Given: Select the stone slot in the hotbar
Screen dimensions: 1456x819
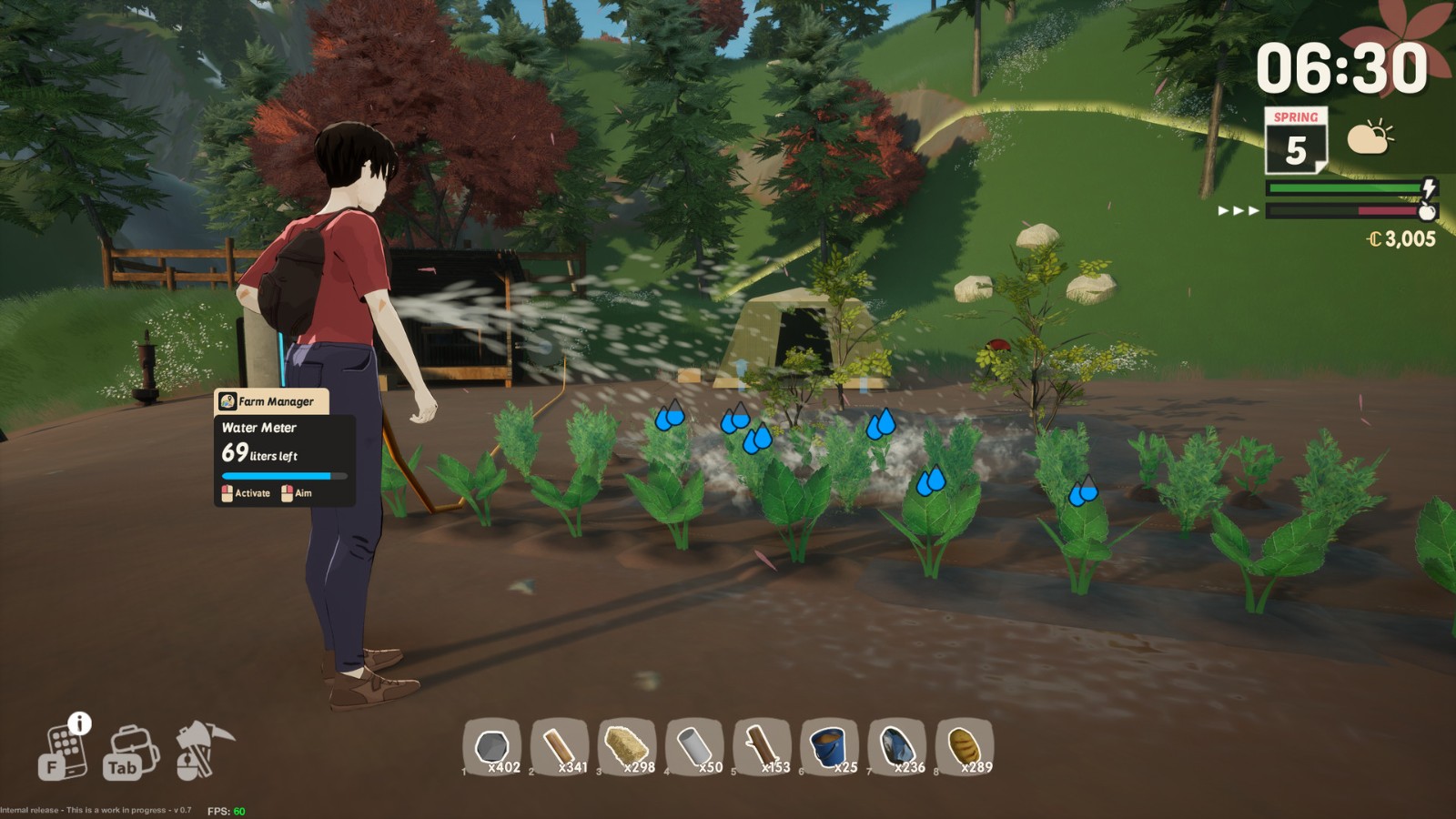Looking at the screenshot, I should (x=492, y=747).
